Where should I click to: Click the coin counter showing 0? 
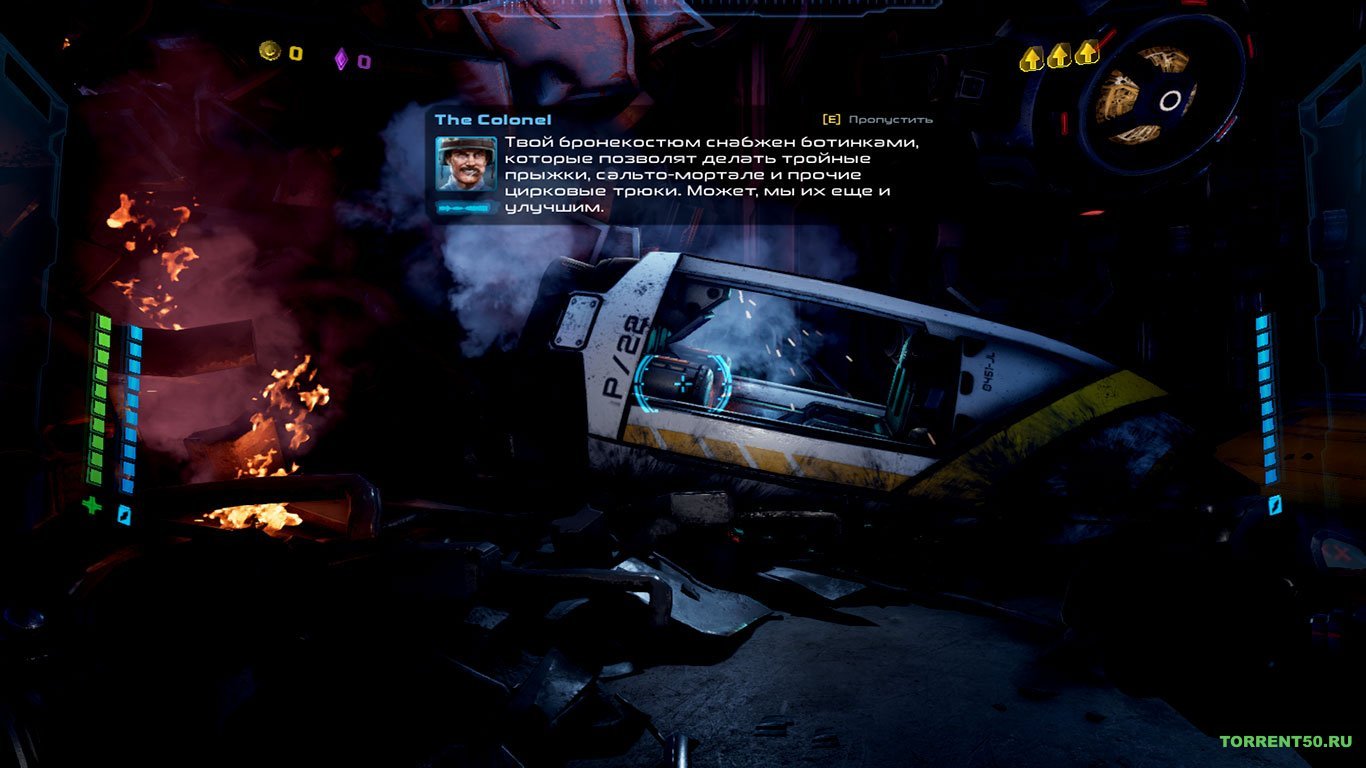293,55
